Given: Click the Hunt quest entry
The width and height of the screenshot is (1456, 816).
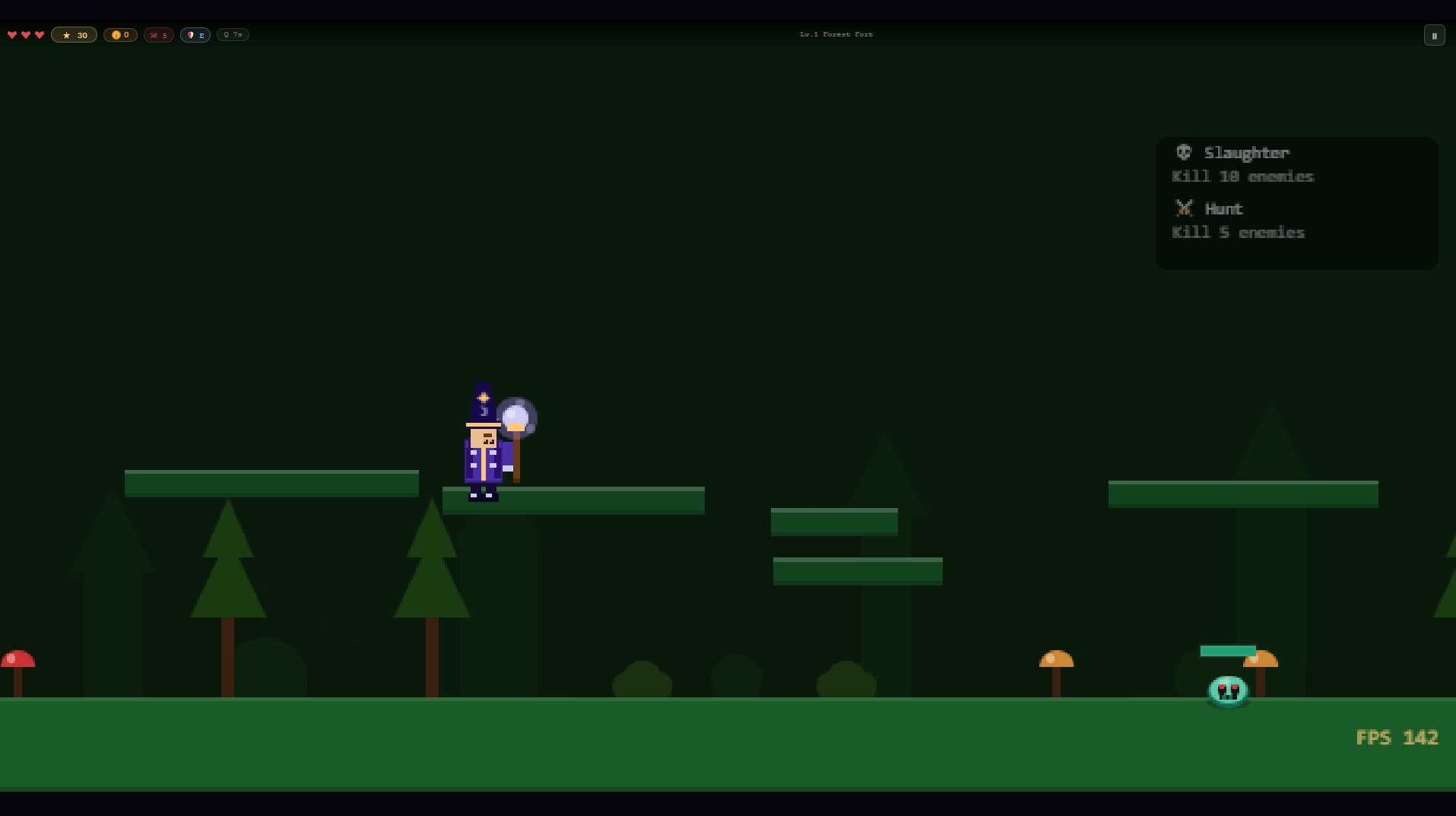Looking at the screenshot, I should (x=1239, y=221).
